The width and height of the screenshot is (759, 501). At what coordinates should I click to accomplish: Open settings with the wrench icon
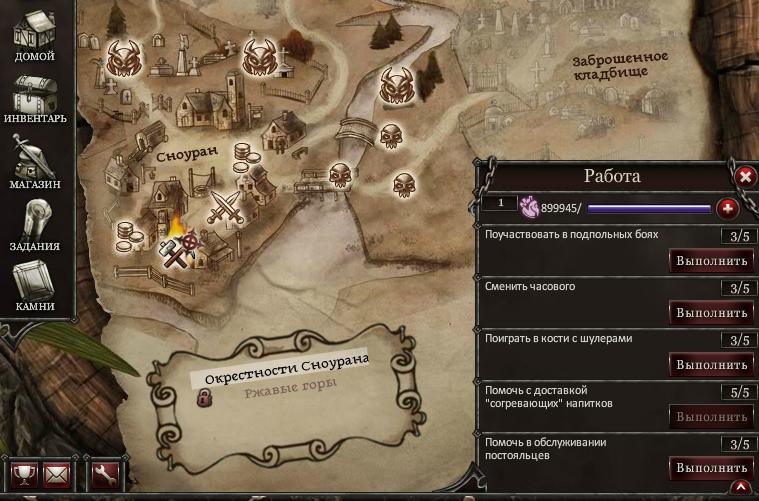105,473
